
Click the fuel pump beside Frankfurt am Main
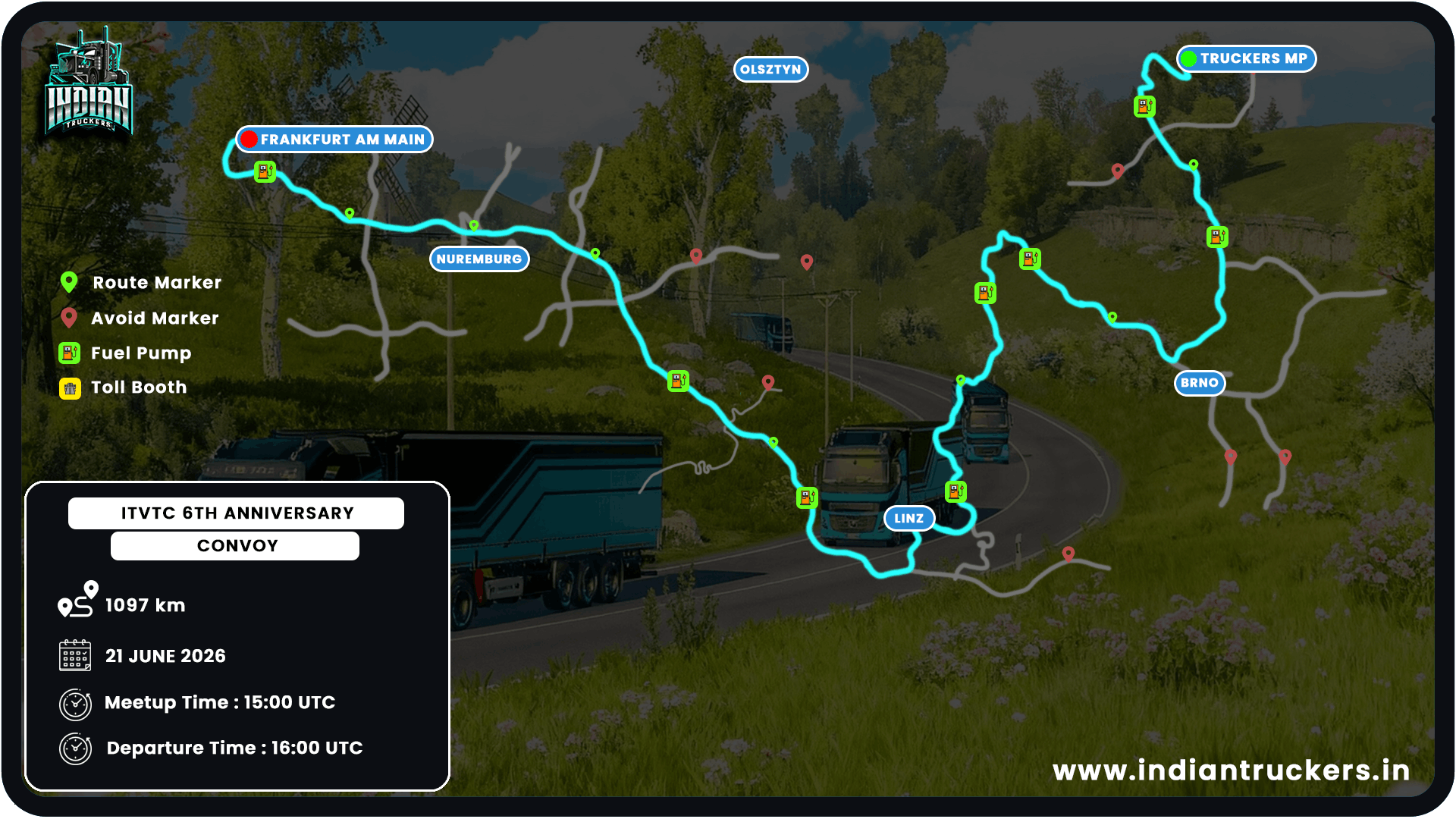pos(265,171)
